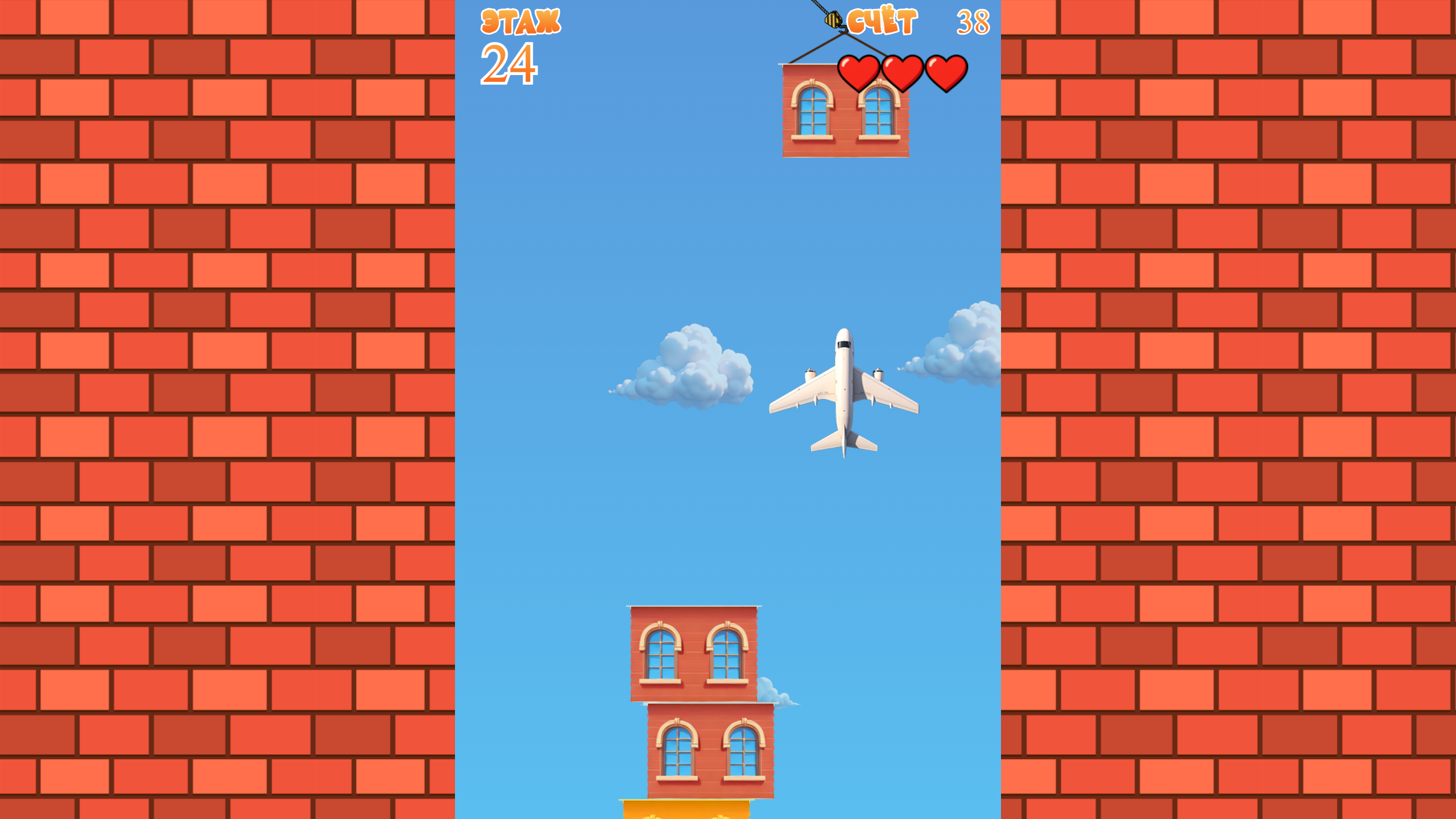Viewport: 1456px width, 819px height.
Task: Click the score value 38
Action: click(971, 22)
